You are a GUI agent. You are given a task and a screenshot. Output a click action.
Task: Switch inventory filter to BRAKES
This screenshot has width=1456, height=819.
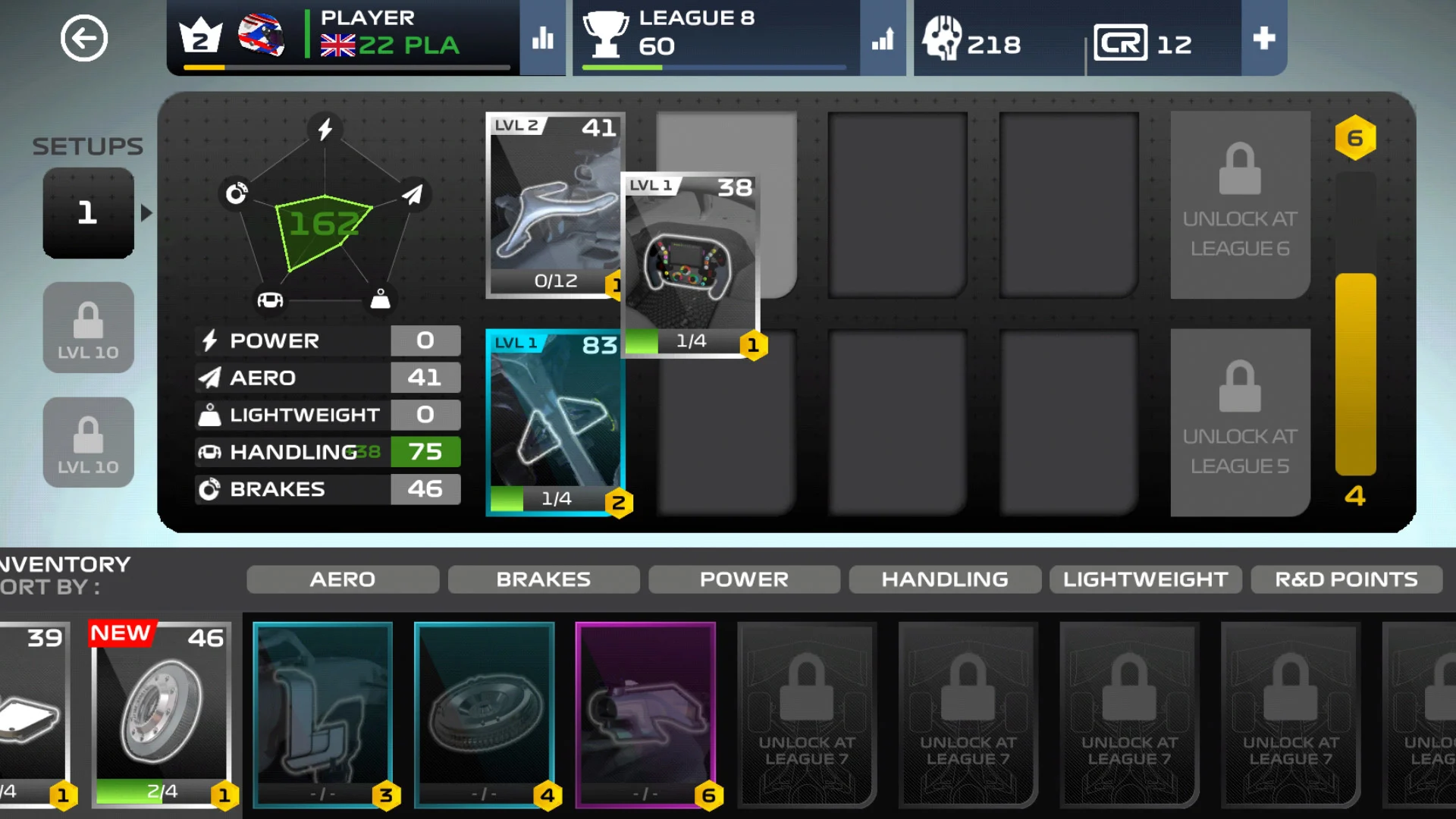point(544,579)
